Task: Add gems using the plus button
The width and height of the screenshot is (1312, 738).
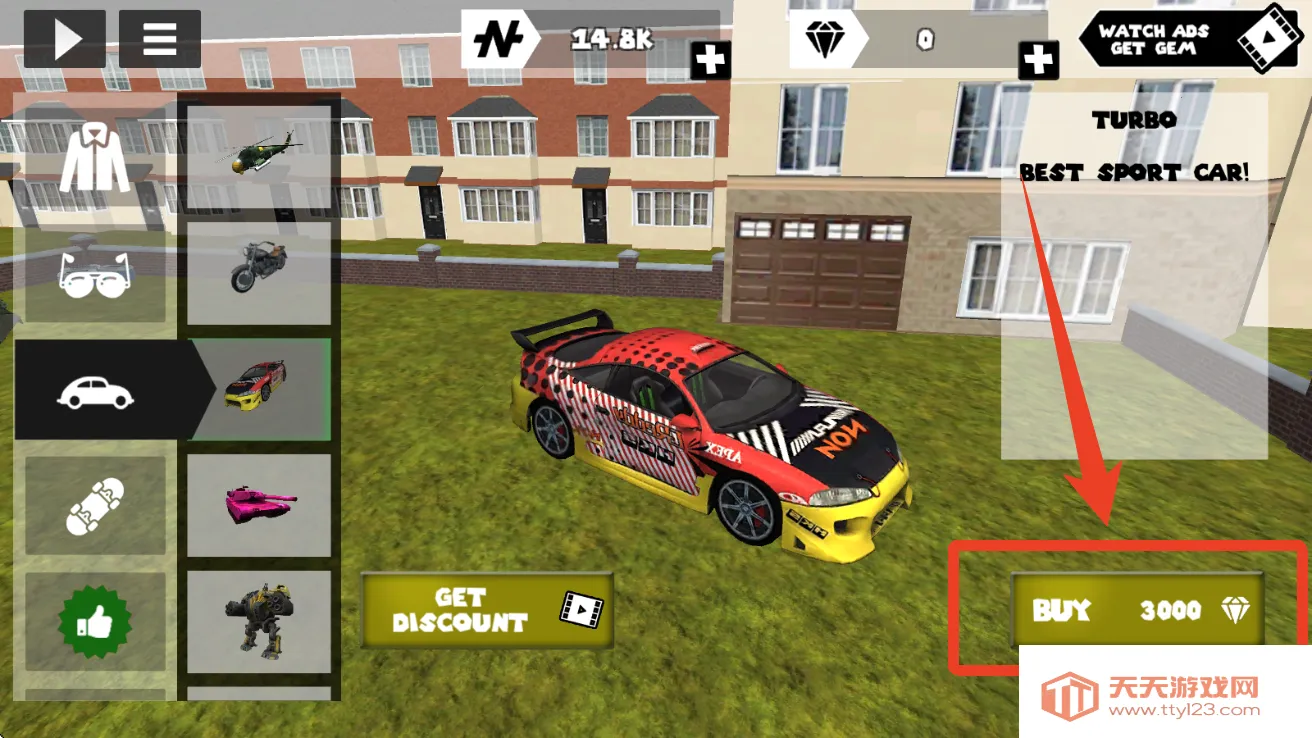Action: tap(1038, 61)
